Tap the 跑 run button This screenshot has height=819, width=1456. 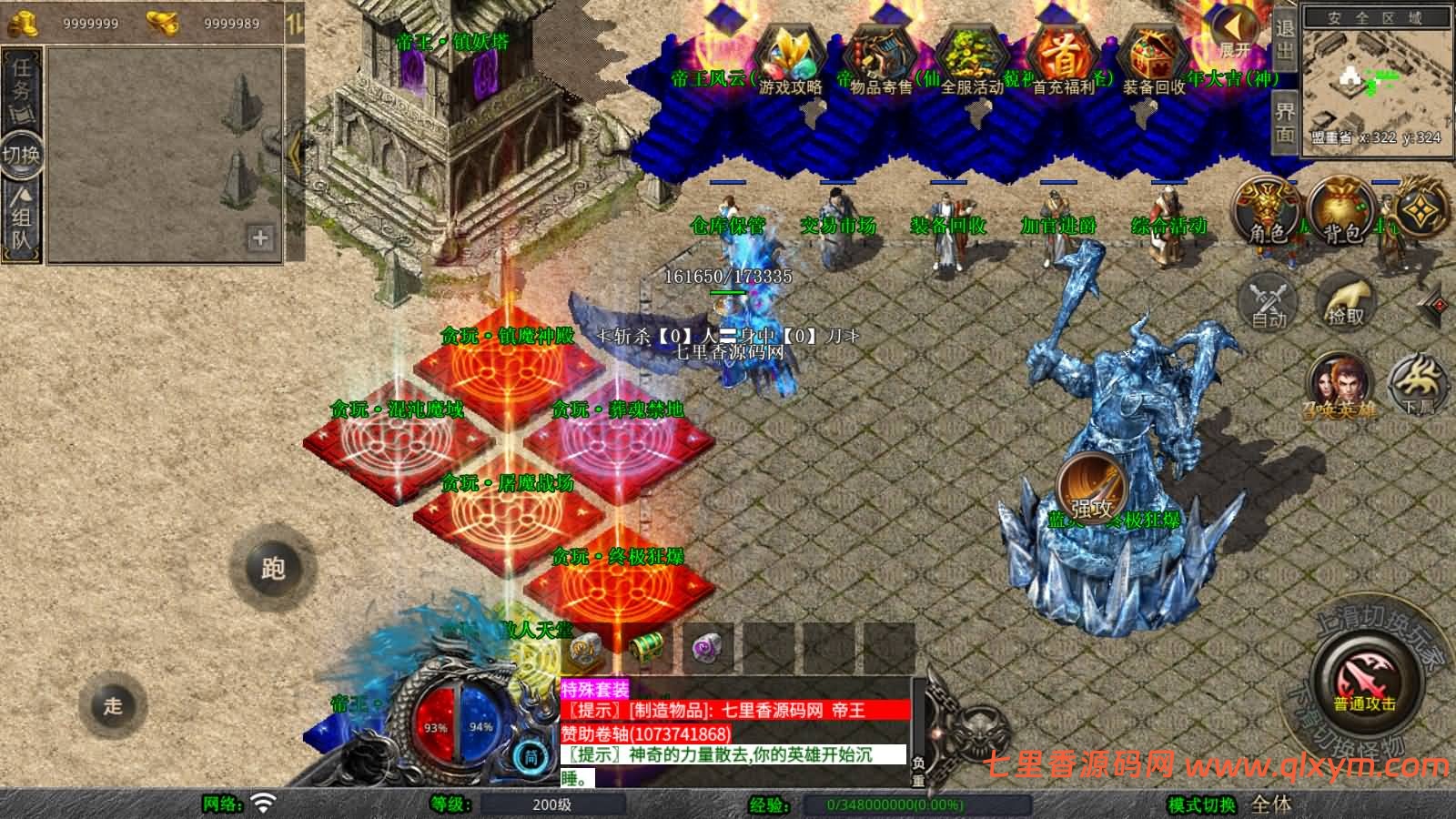pyautogui.click(x=272, y=568)
